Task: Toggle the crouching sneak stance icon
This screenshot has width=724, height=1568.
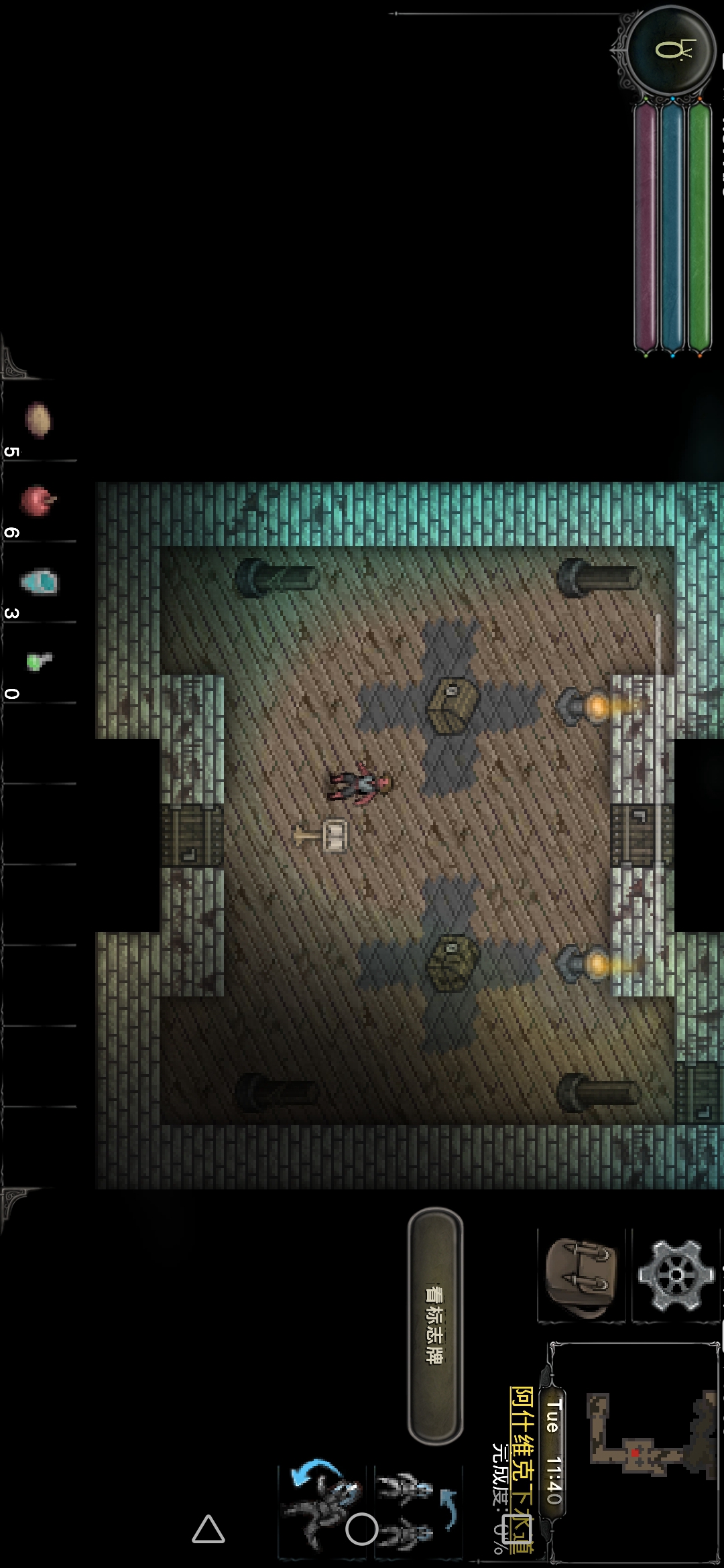Action: (x=322, y=1508)
